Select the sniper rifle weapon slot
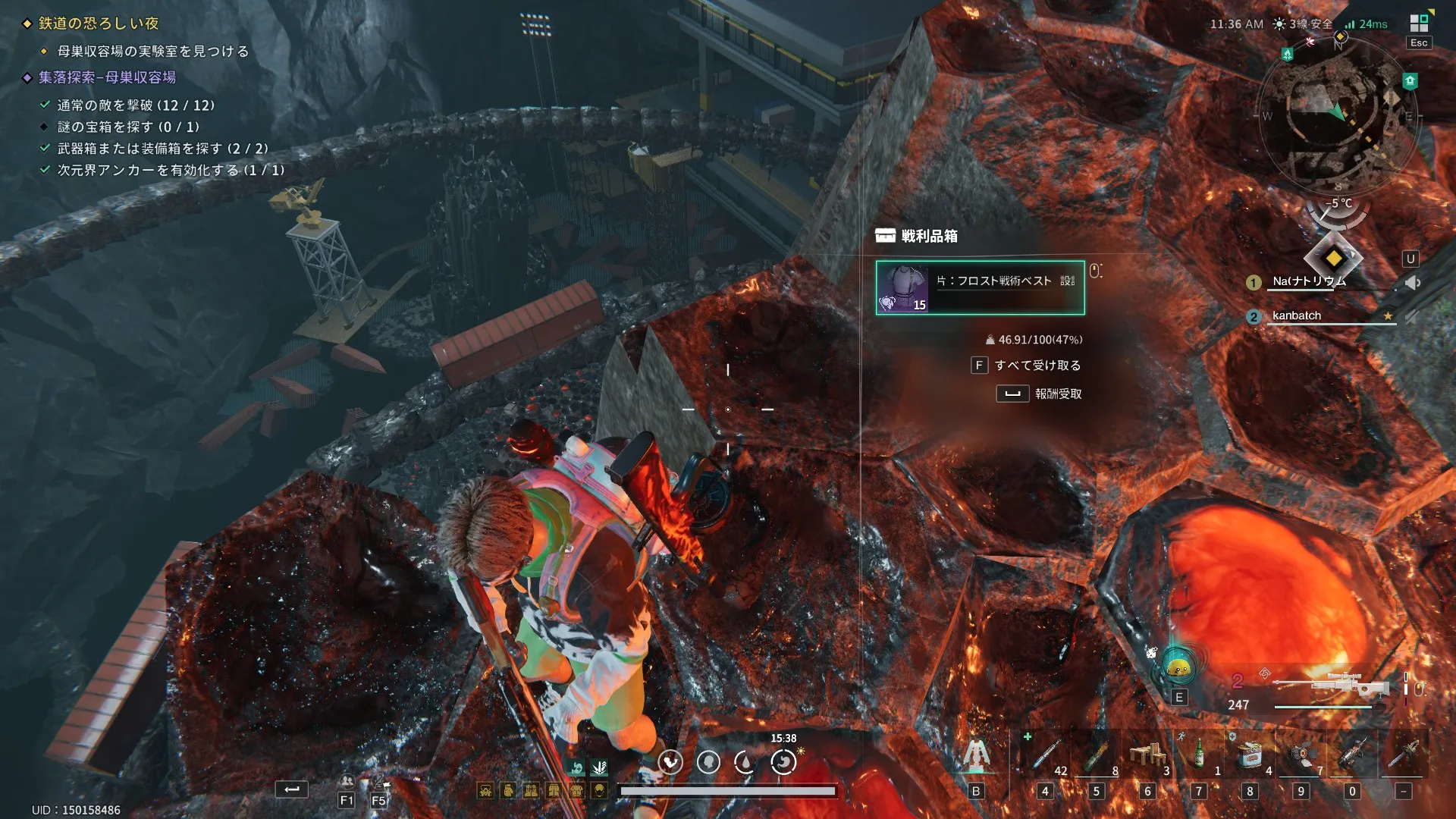Viewport: 1456px width, 819px height. pos(1331,686)
